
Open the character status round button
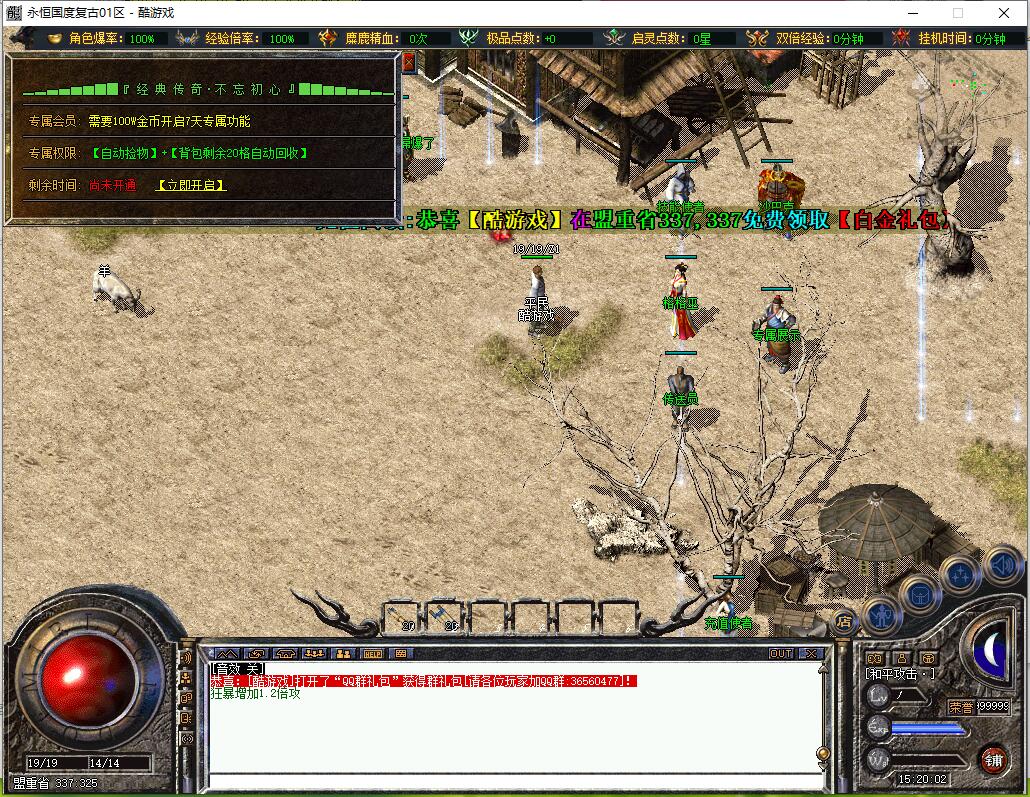pos(882,614)
